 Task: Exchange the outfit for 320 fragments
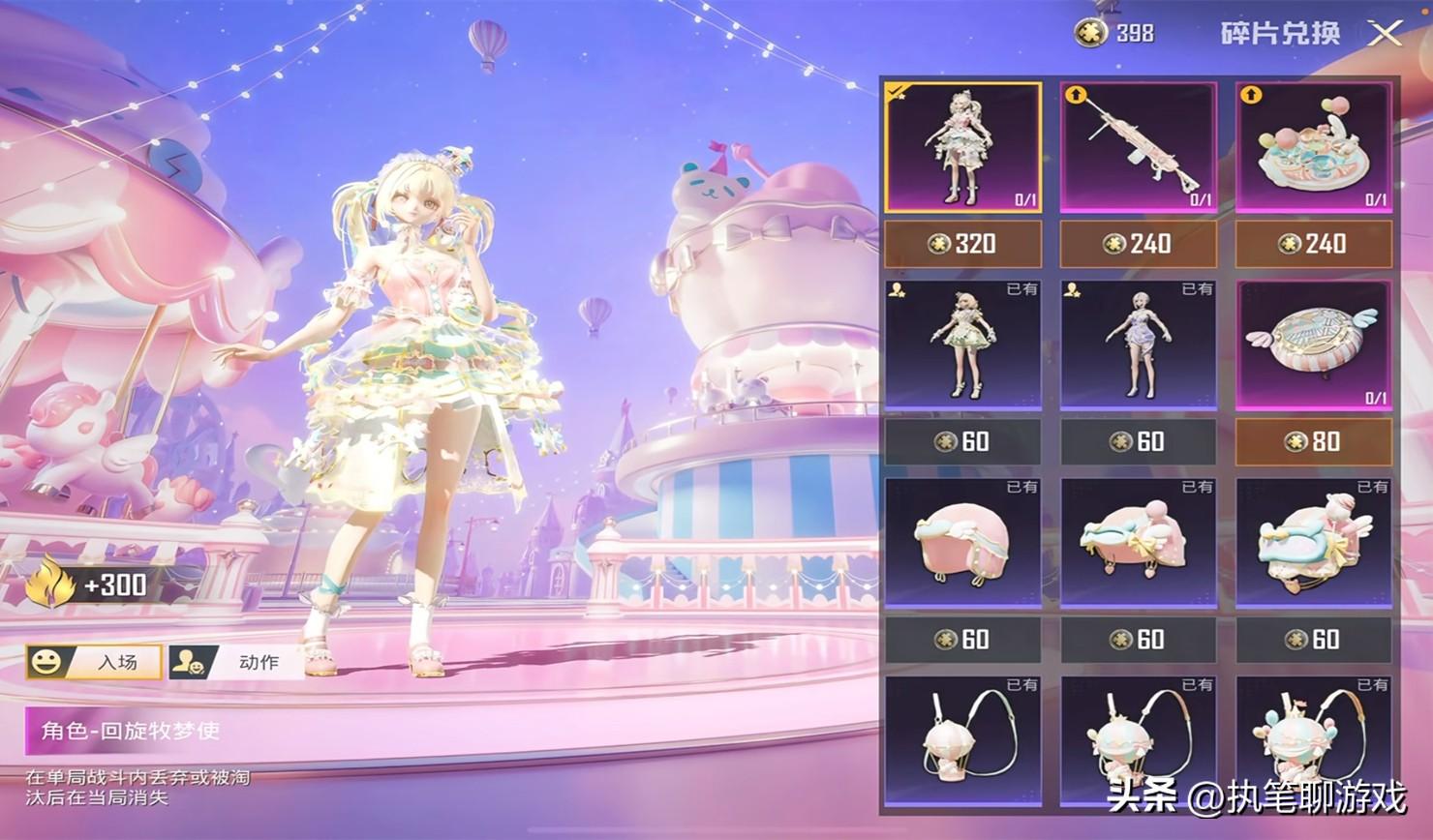[963, 244]
